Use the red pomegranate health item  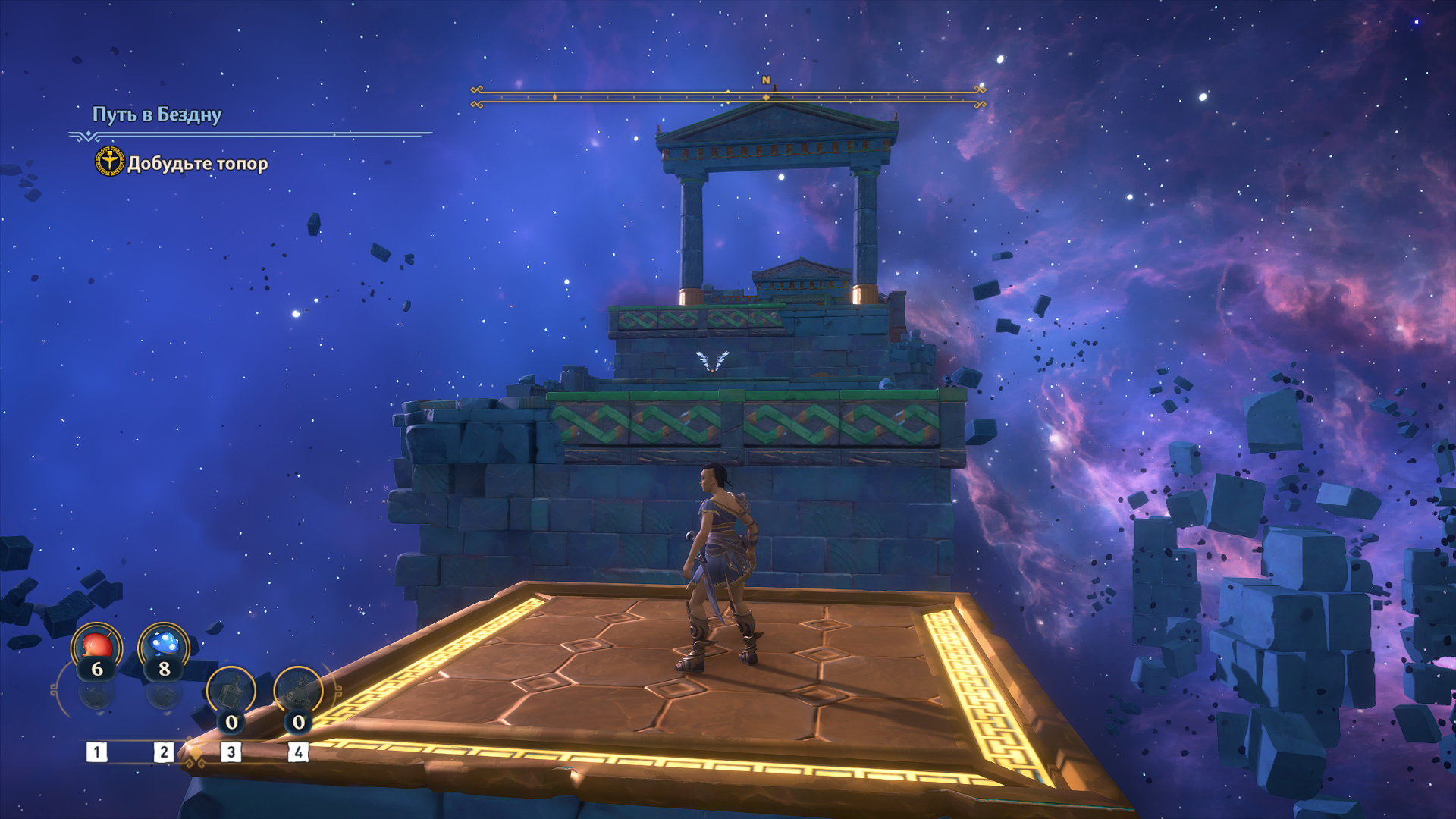(x=96, y=647)
